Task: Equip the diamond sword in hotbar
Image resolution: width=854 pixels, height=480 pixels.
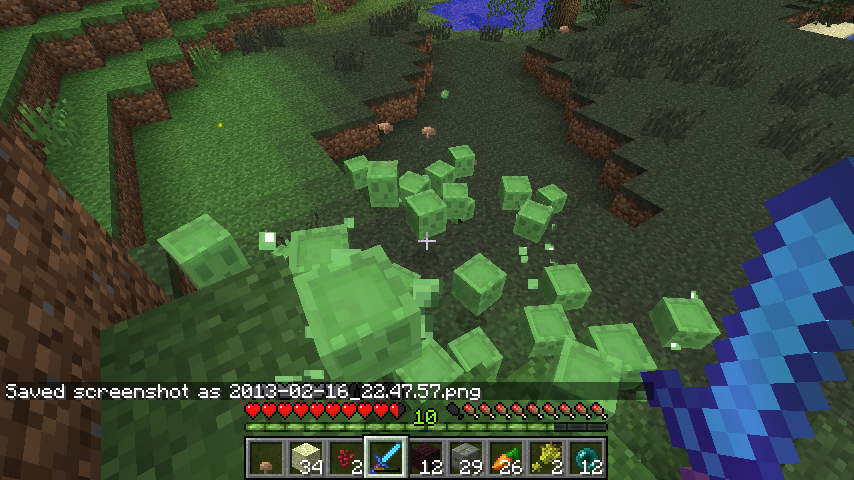Action: tap(386, 459)
